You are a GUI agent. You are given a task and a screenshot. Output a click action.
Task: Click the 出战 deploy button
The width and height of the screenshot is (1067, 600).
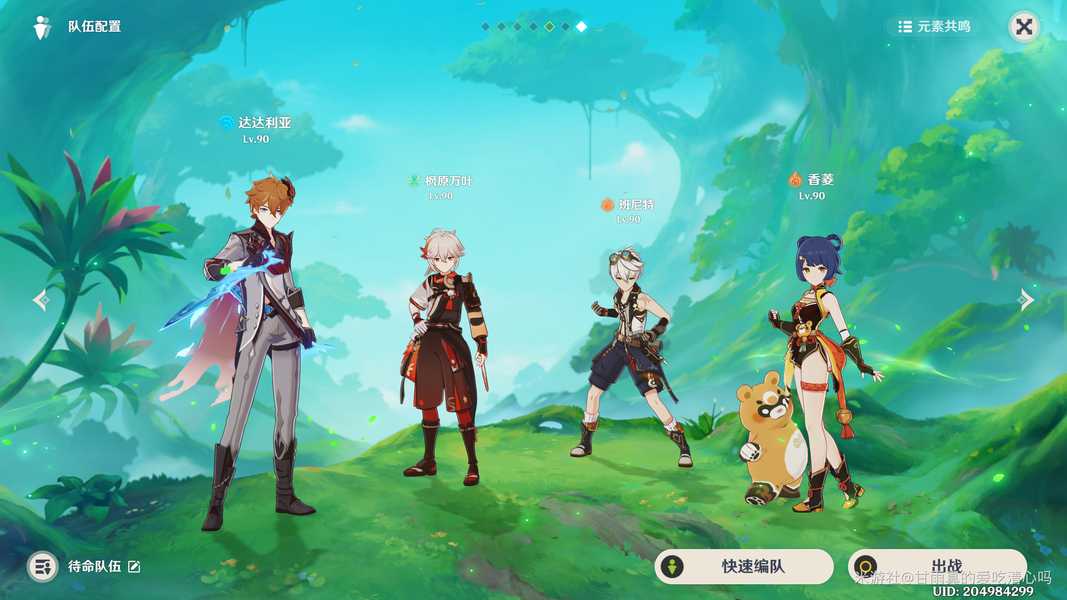pos(936,567)
